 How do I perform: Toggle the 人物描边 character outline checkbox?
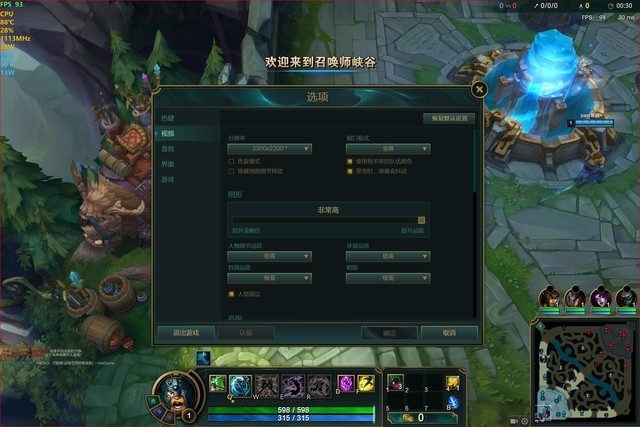(x=232, y=294)
